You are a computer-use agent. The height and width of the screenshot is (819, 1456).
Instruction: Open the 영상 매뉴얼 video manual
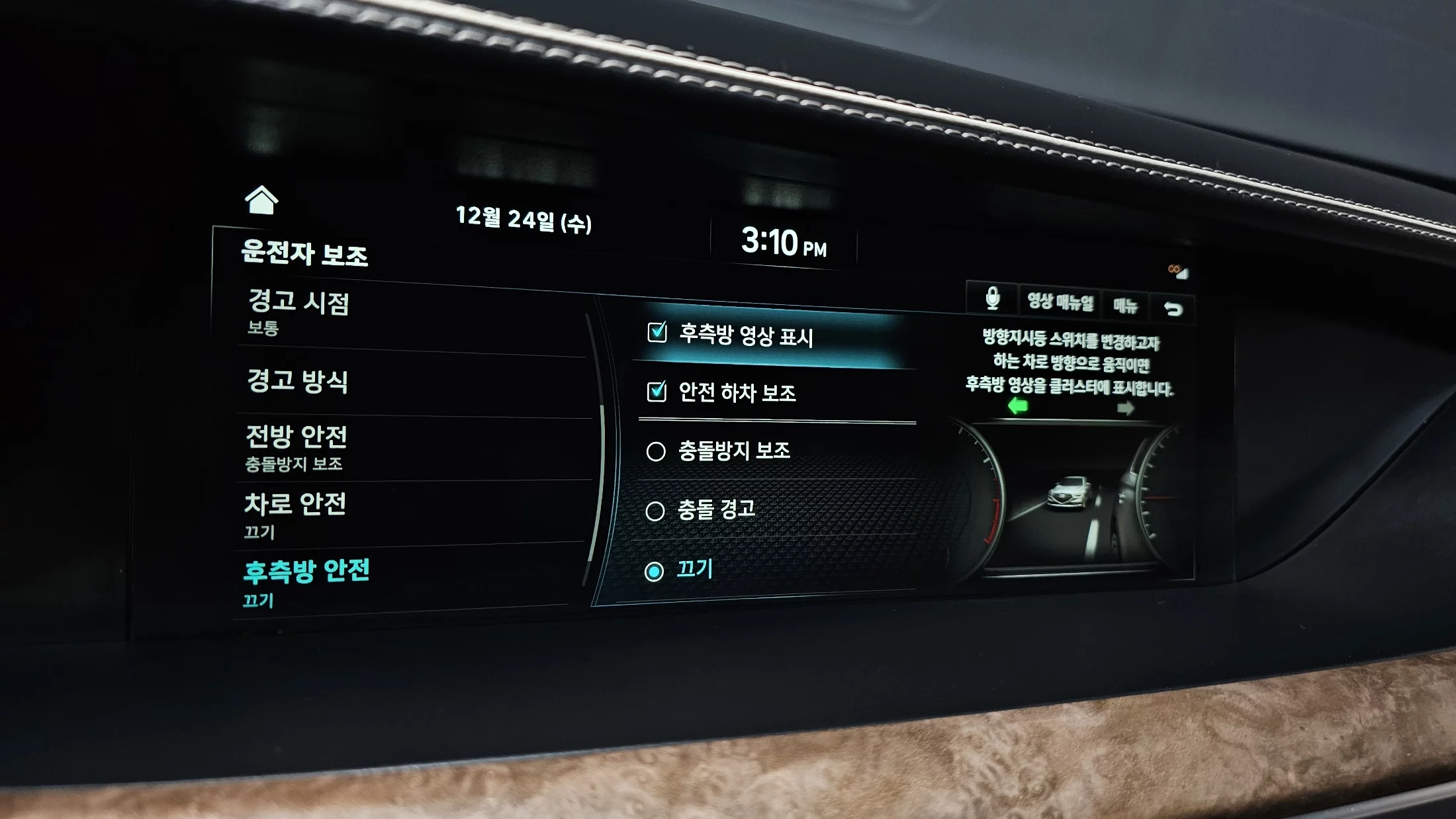coord(1060,302)
